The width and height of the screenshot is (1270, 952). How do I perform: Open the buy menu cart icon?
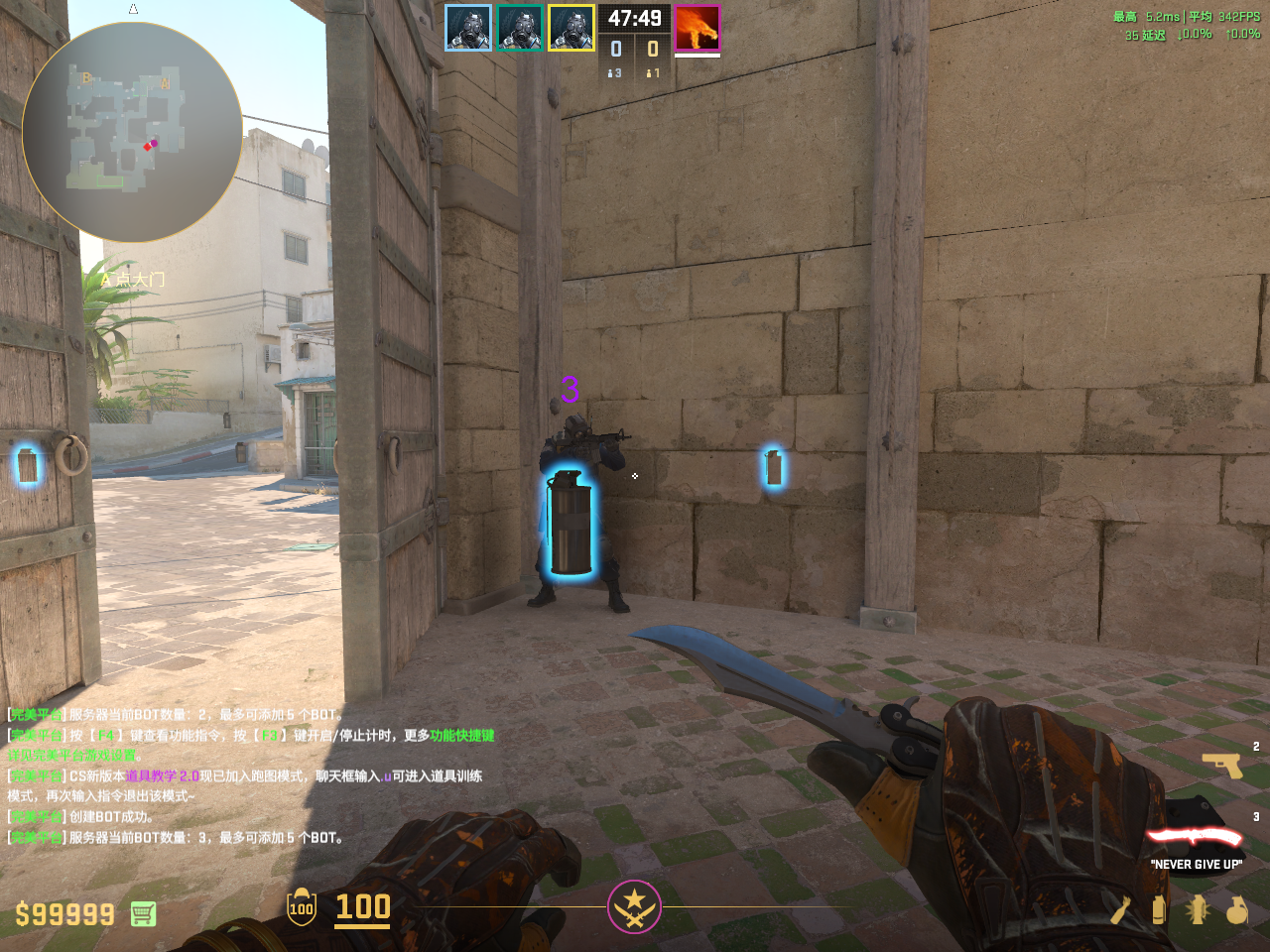(x=143, y=913)
